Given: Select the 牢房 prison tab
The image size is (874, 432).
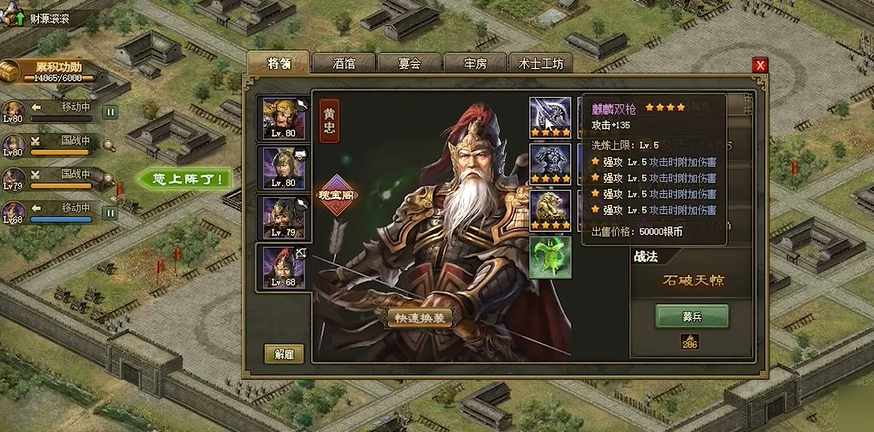Looking at the screenshot, I should tap(475, 62).
